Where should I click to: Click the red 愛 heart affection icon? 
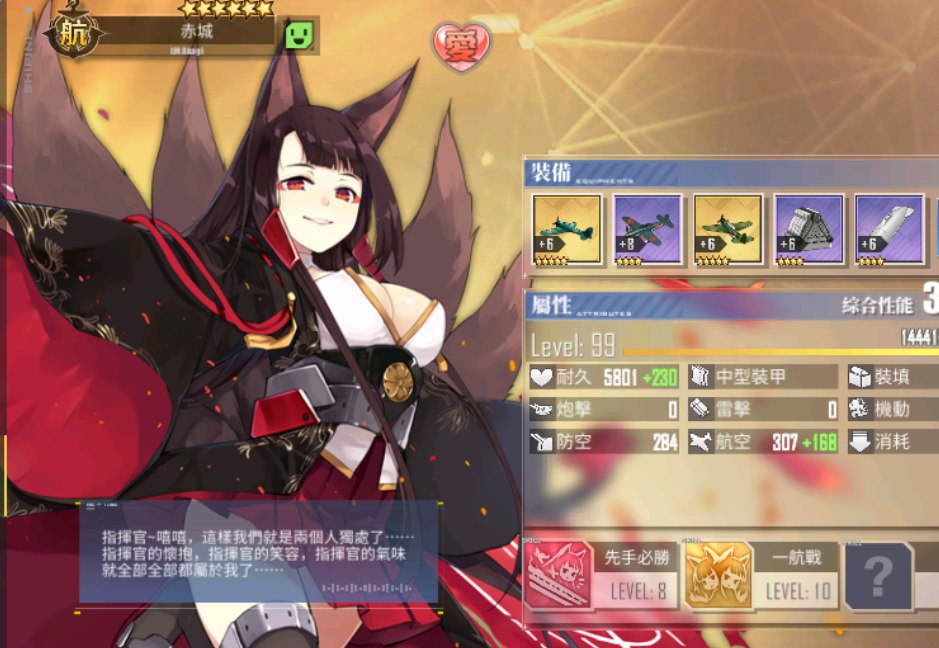(462, 44)
